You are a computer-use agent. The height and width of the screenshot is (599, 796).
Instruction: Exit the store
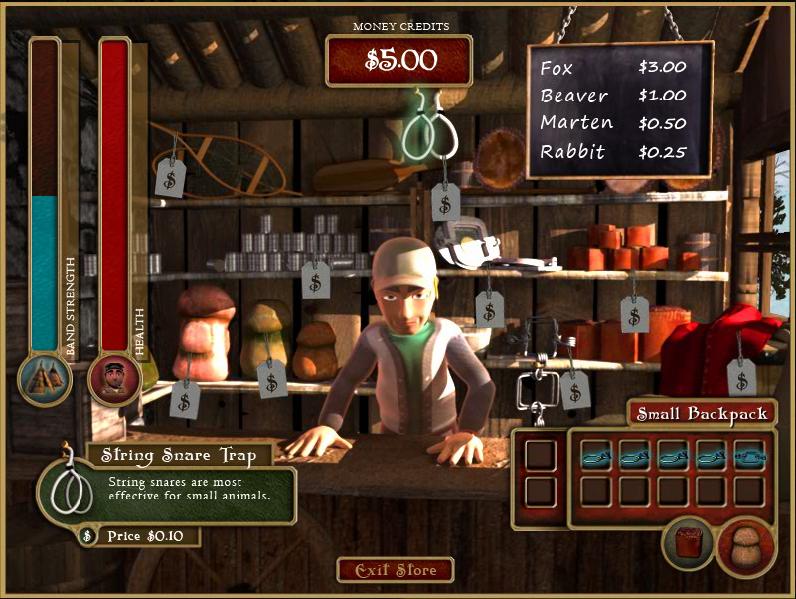[x=395, y=570]
